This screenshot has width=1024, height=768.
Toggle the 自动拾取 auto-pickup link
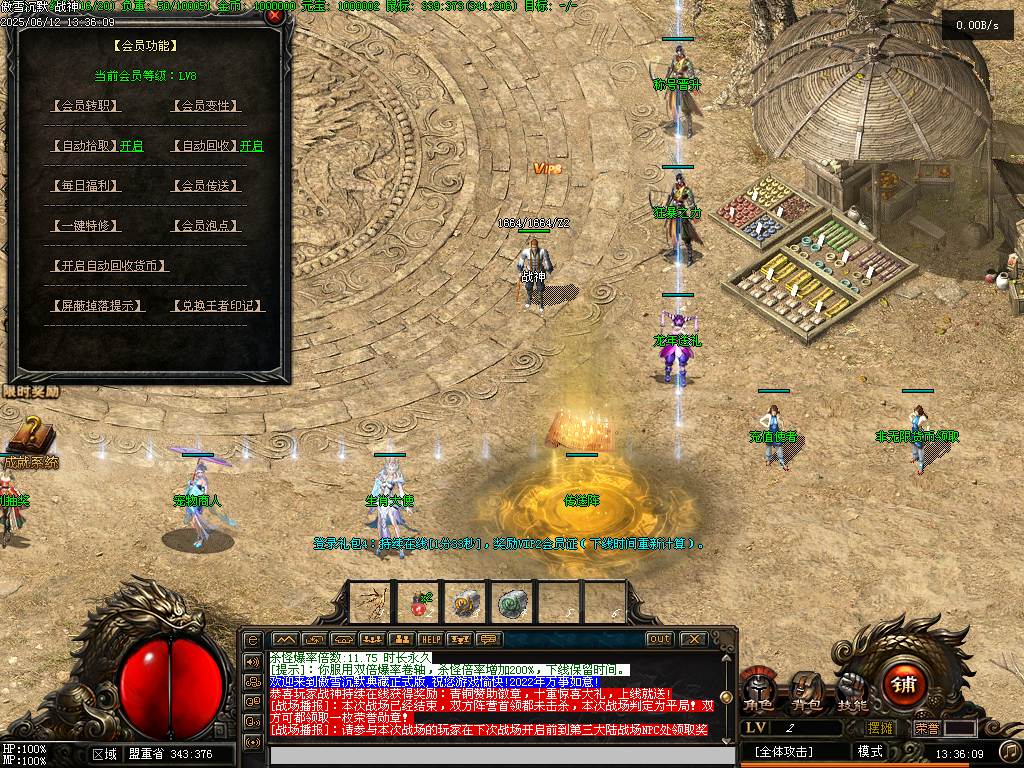[85, 146]
